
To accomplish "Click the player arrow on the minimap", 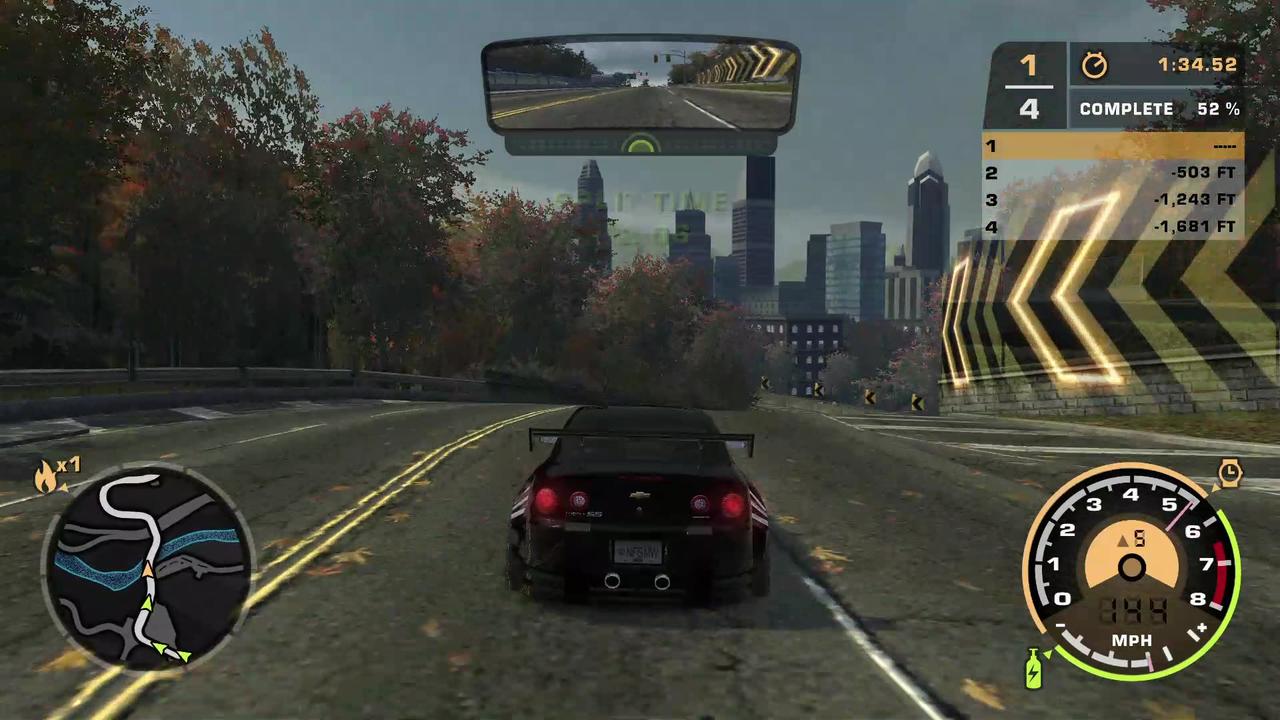I will 146,570.
